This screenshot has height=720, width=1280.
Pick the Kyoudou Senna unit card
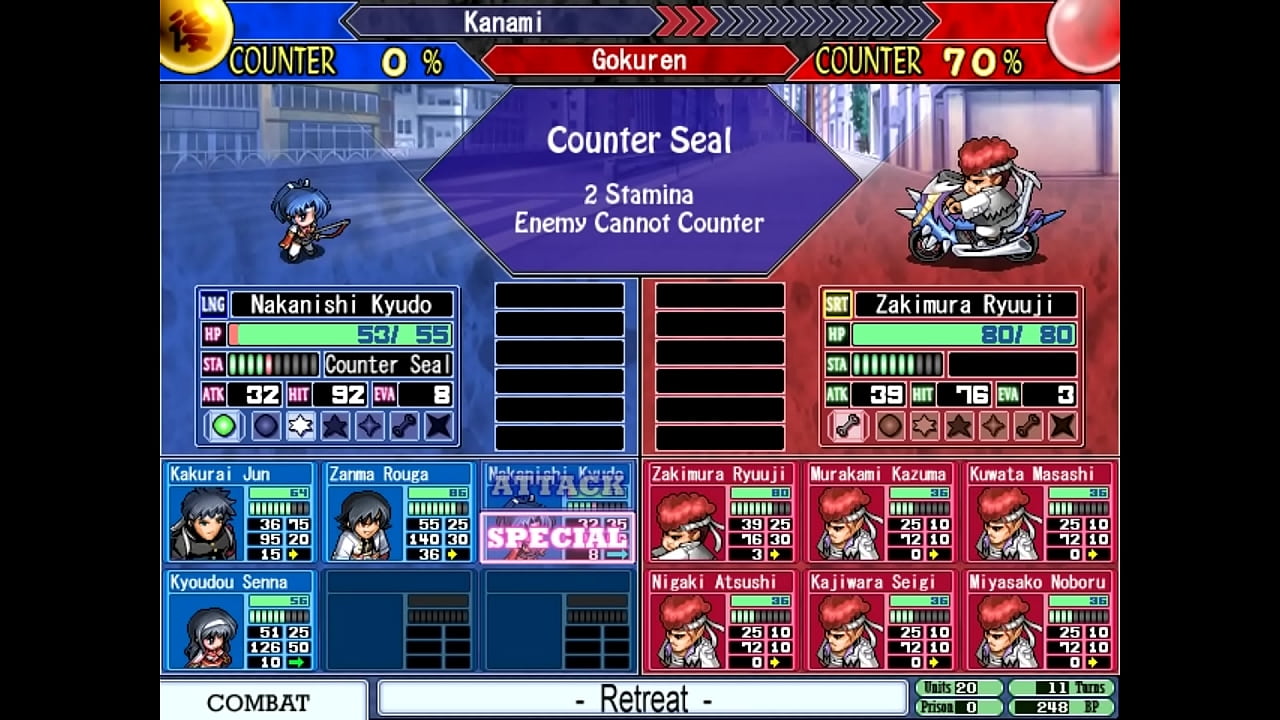(x=240, y=620)
